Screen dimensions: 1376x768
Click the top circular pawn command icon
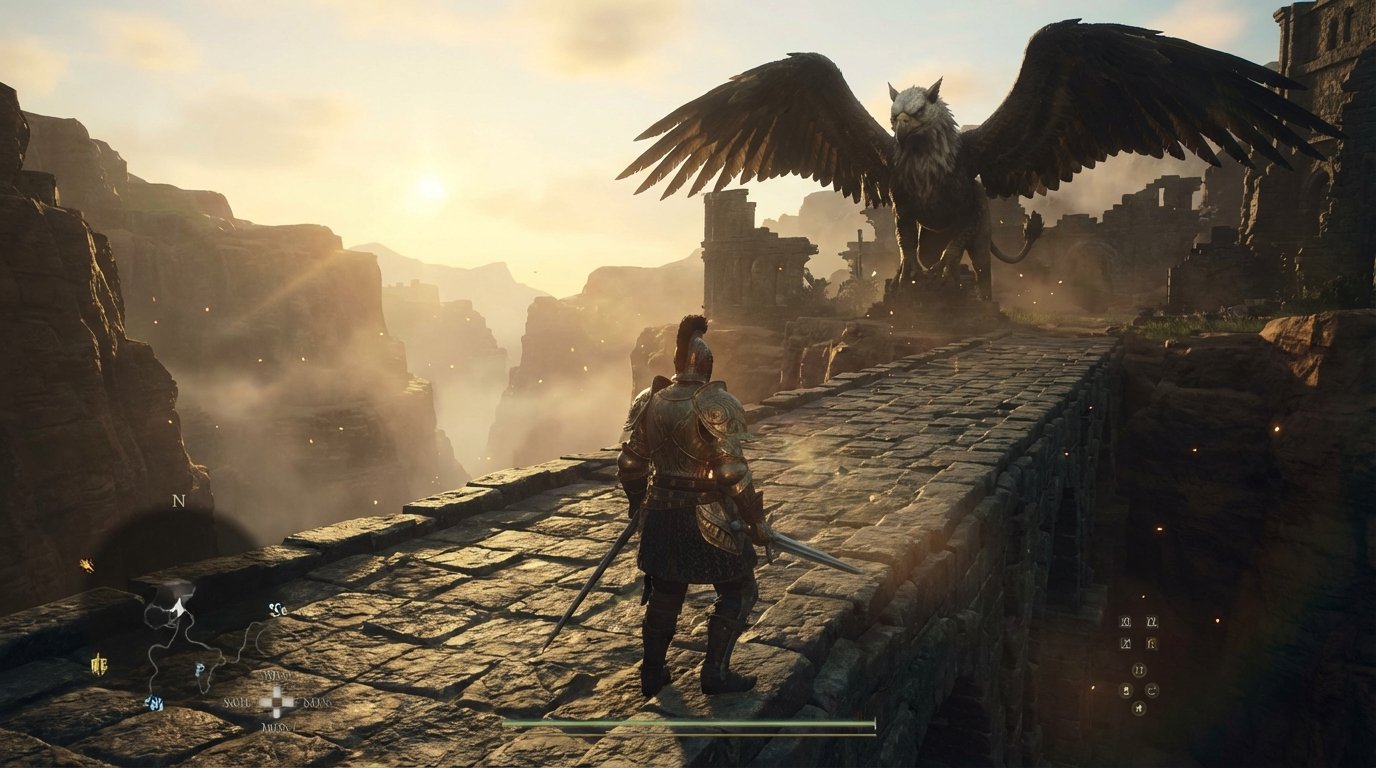coord(1139,670)
